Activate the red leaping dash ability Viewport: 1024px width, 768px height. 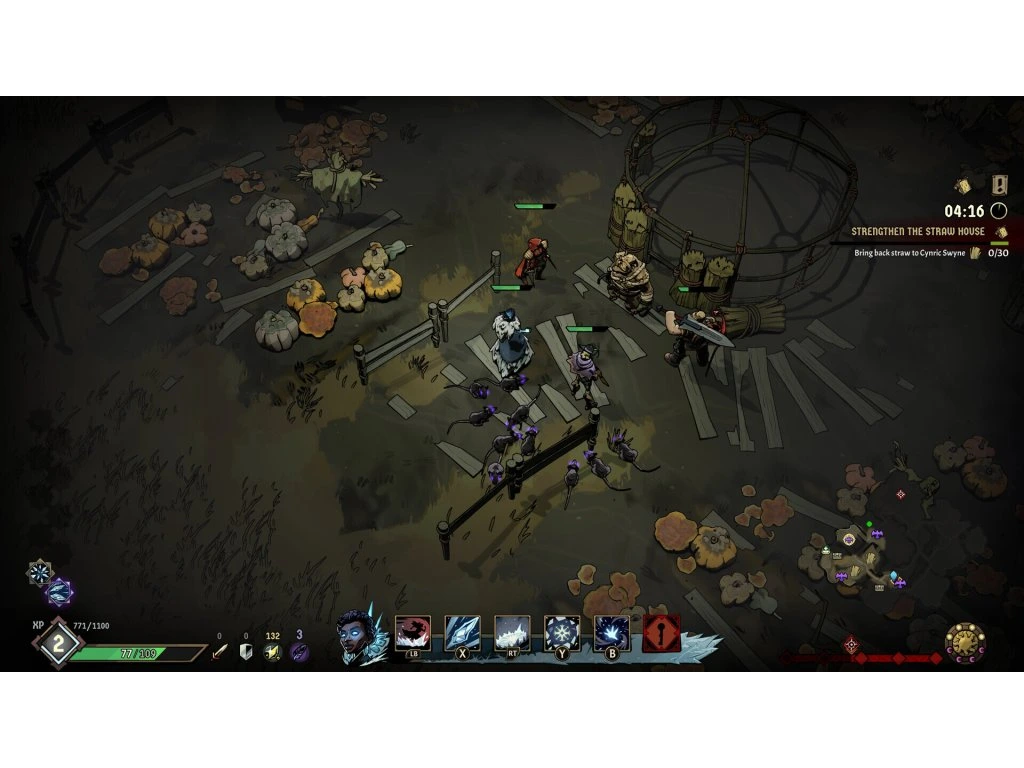[x=413, y=633]
